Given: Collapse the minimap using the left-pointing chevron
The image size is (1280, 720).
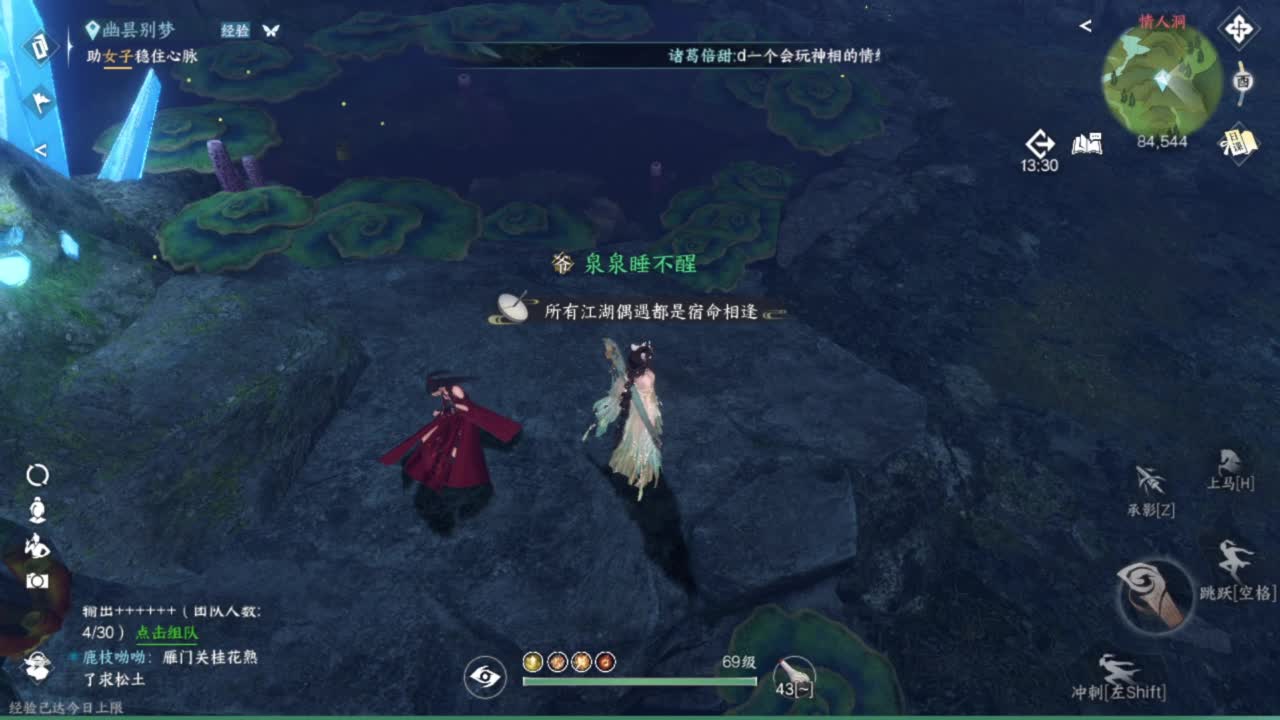Looking at the screenshot, I should pyautogui.click(x=1085, y=27).
